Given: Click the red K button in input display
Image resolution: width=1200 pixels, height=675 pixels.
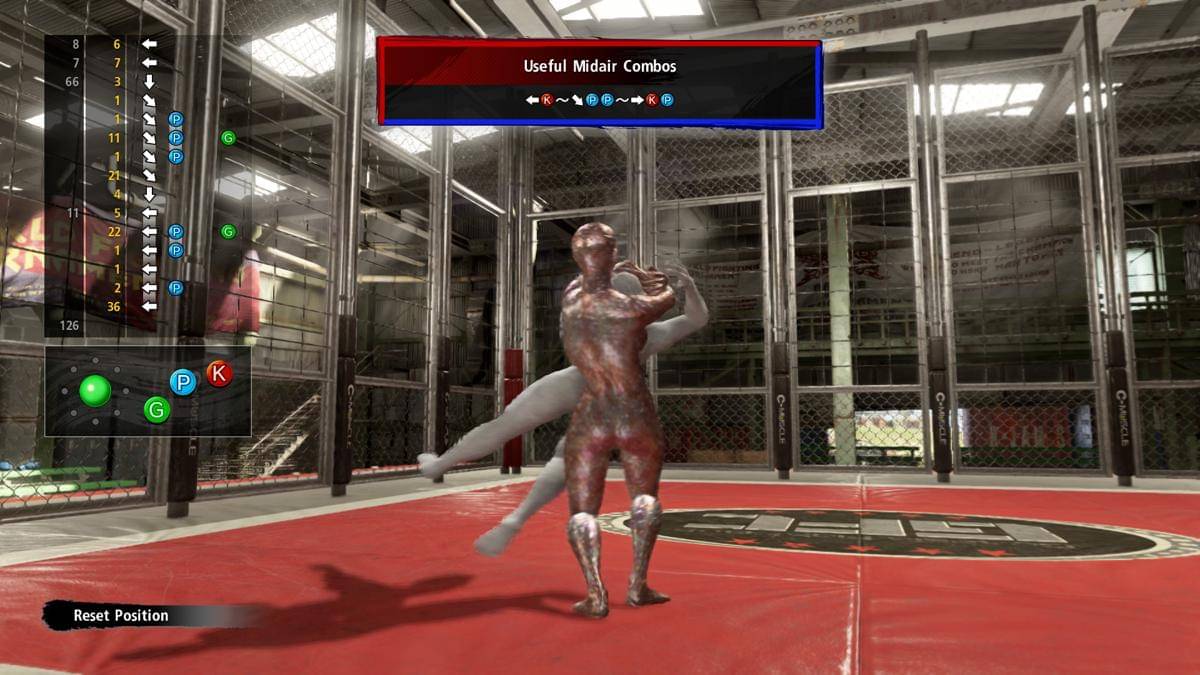Looking at the screenshot, I should 219,374.
